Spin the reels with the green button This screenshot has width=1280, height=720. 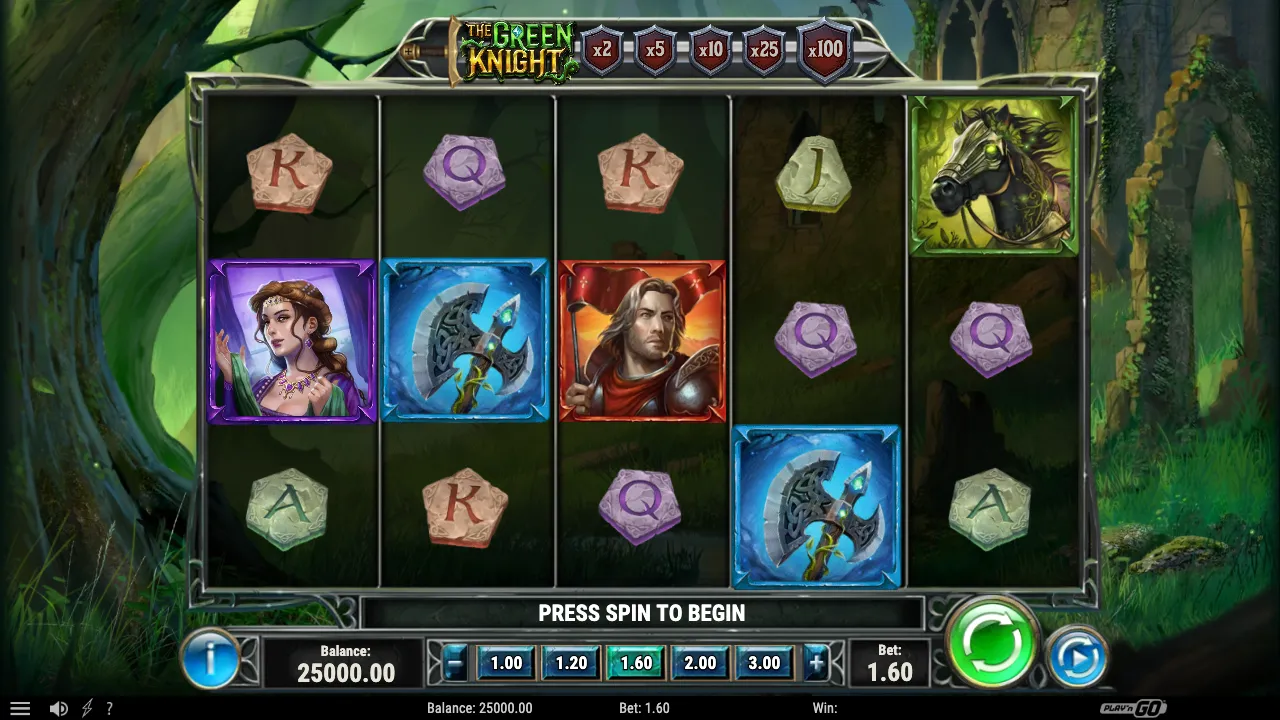992,643
